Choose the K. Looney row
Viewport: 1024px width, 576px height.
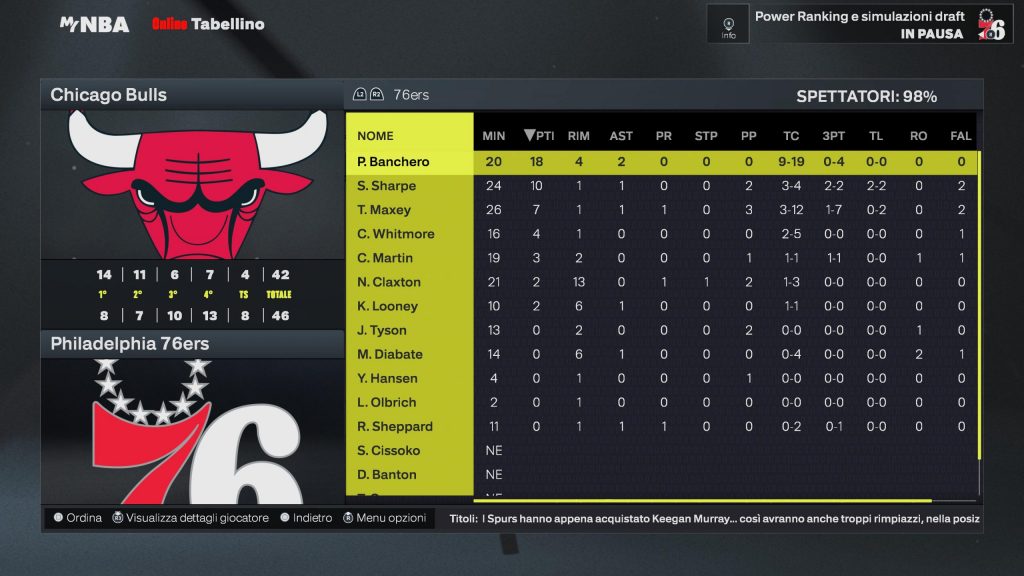pyautogui.click(x=387, y=306)
